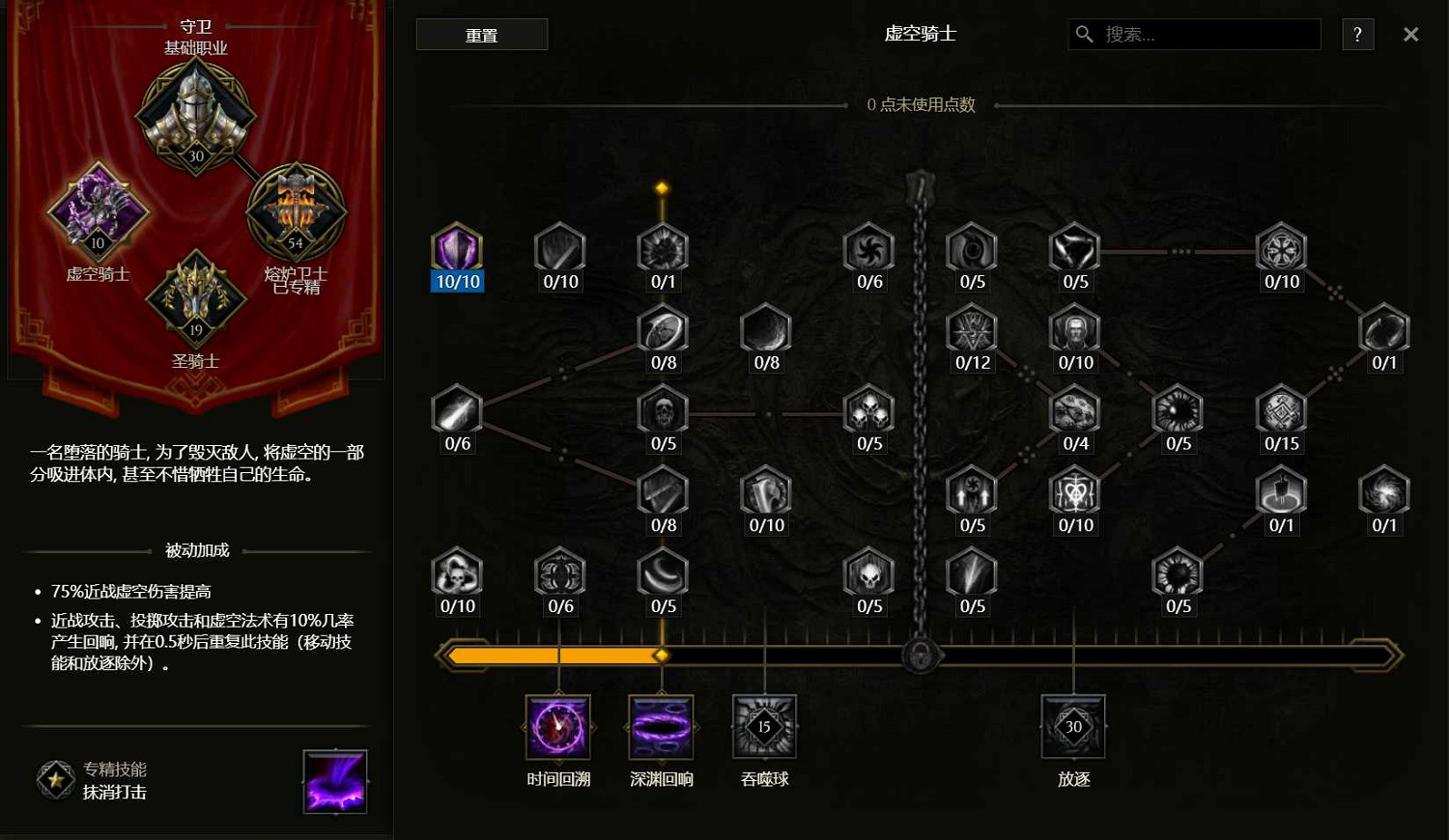
Task: Open help via the ? button
Action: coord(1357,34)
